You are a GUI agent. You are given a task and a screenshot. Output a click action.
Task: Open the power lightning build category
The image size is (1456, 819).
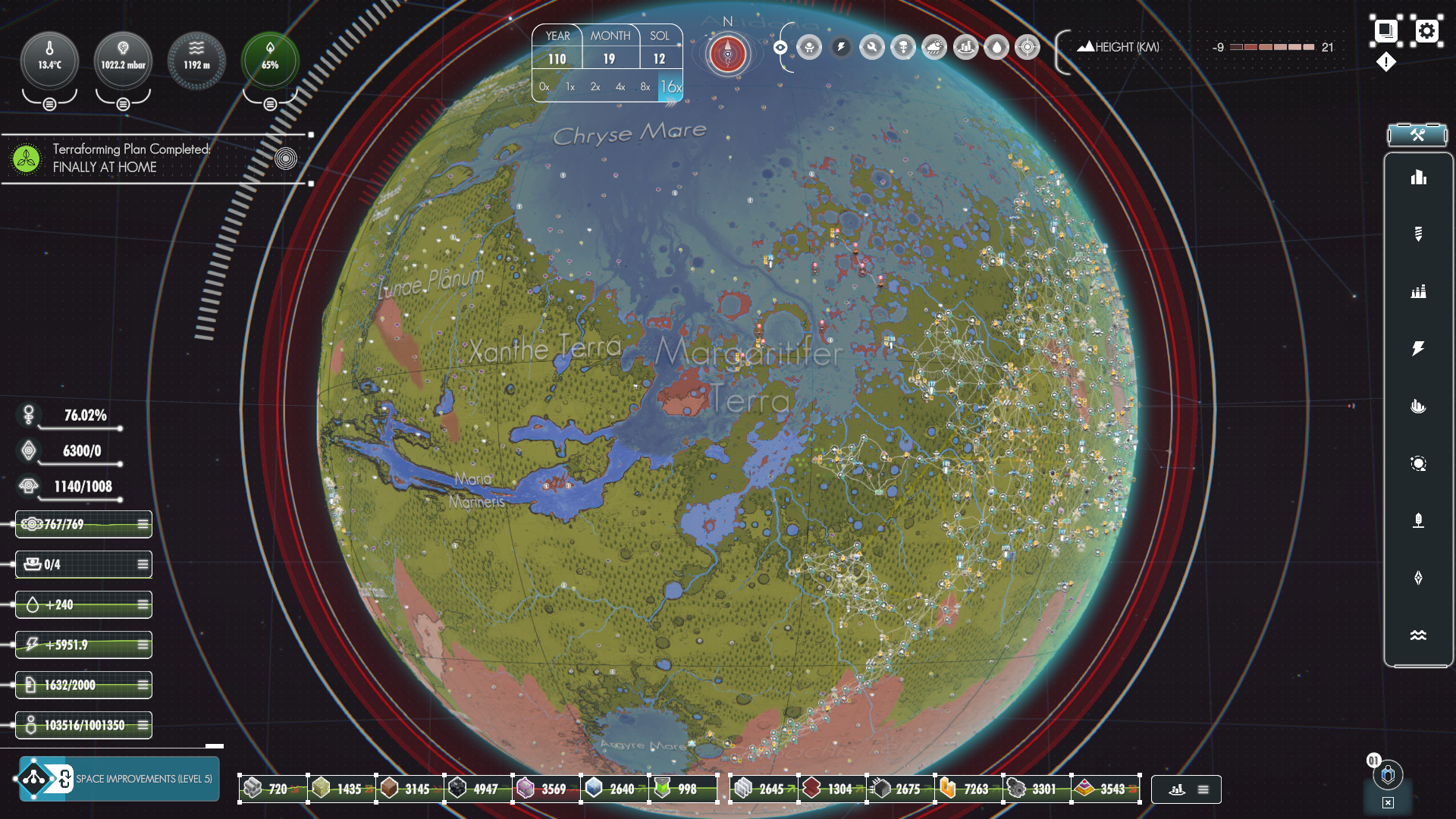coord(1418,348)
